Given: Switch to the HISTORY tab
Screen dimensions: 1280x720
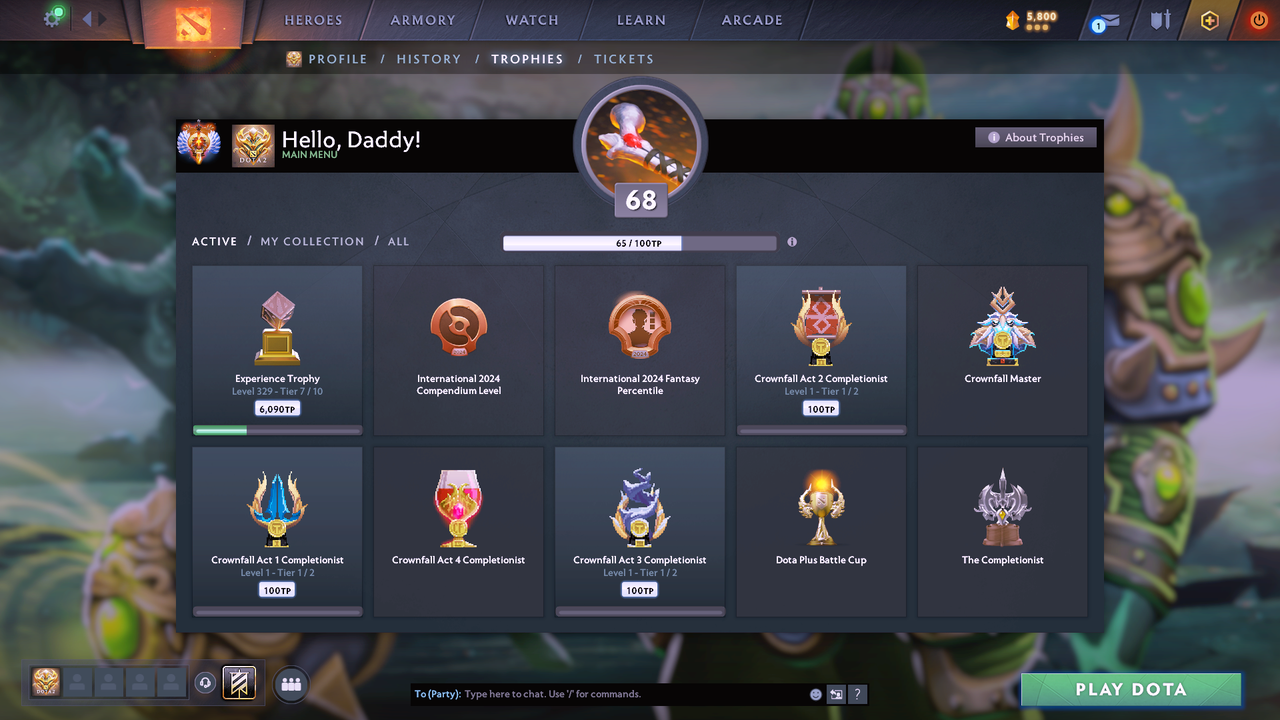Looking at the screenshot, I should pos(429,59).
